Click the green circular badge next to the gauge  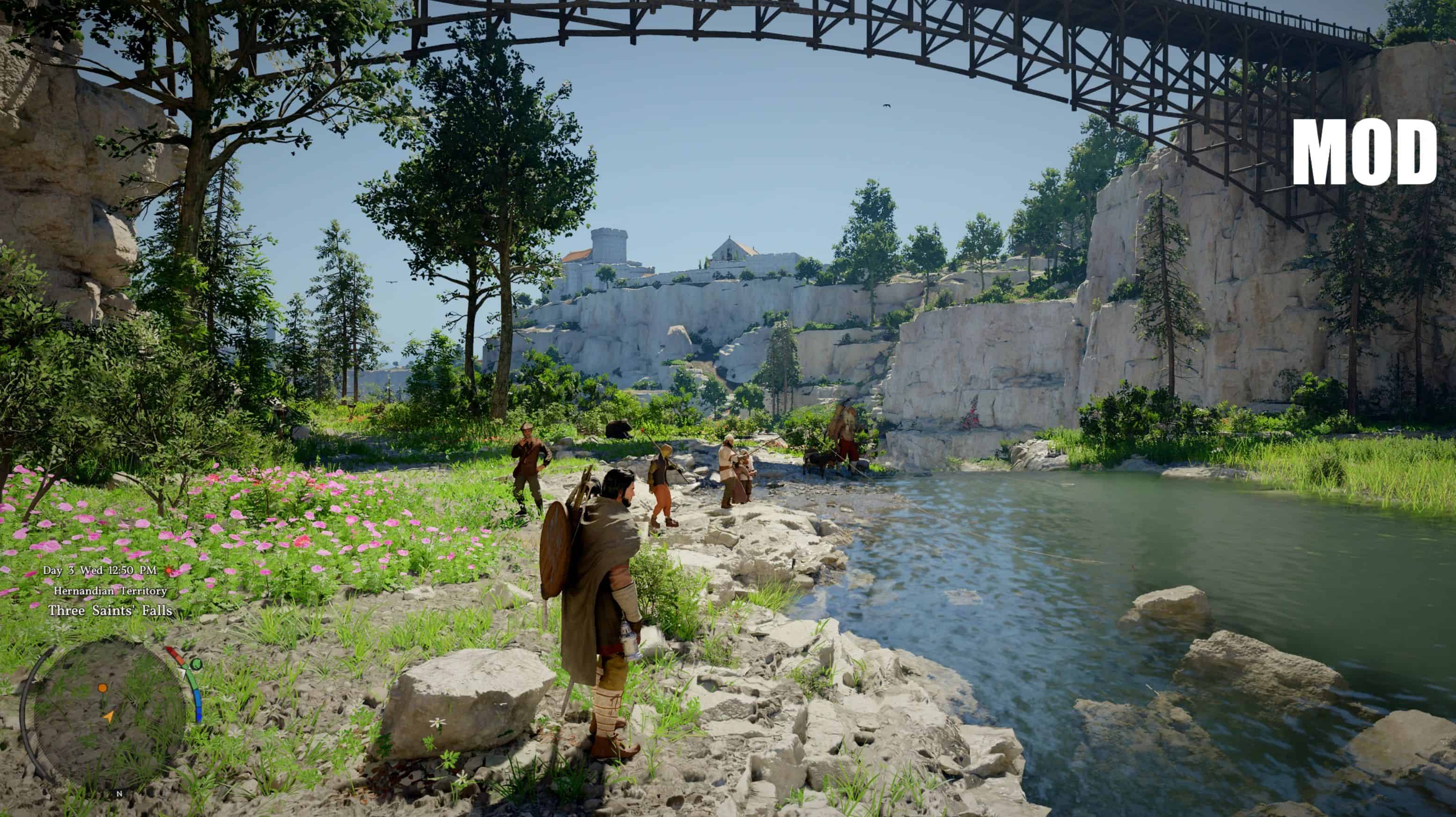coord(197,663)
